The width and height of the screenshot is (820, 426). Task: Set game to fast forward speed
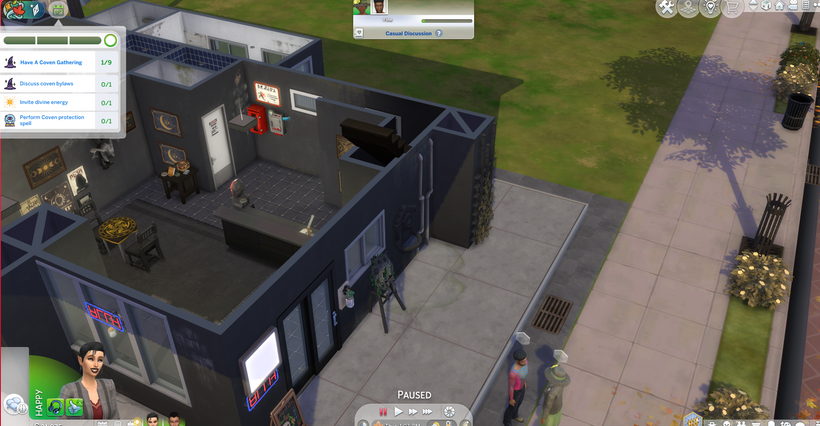tap(413, 411)
